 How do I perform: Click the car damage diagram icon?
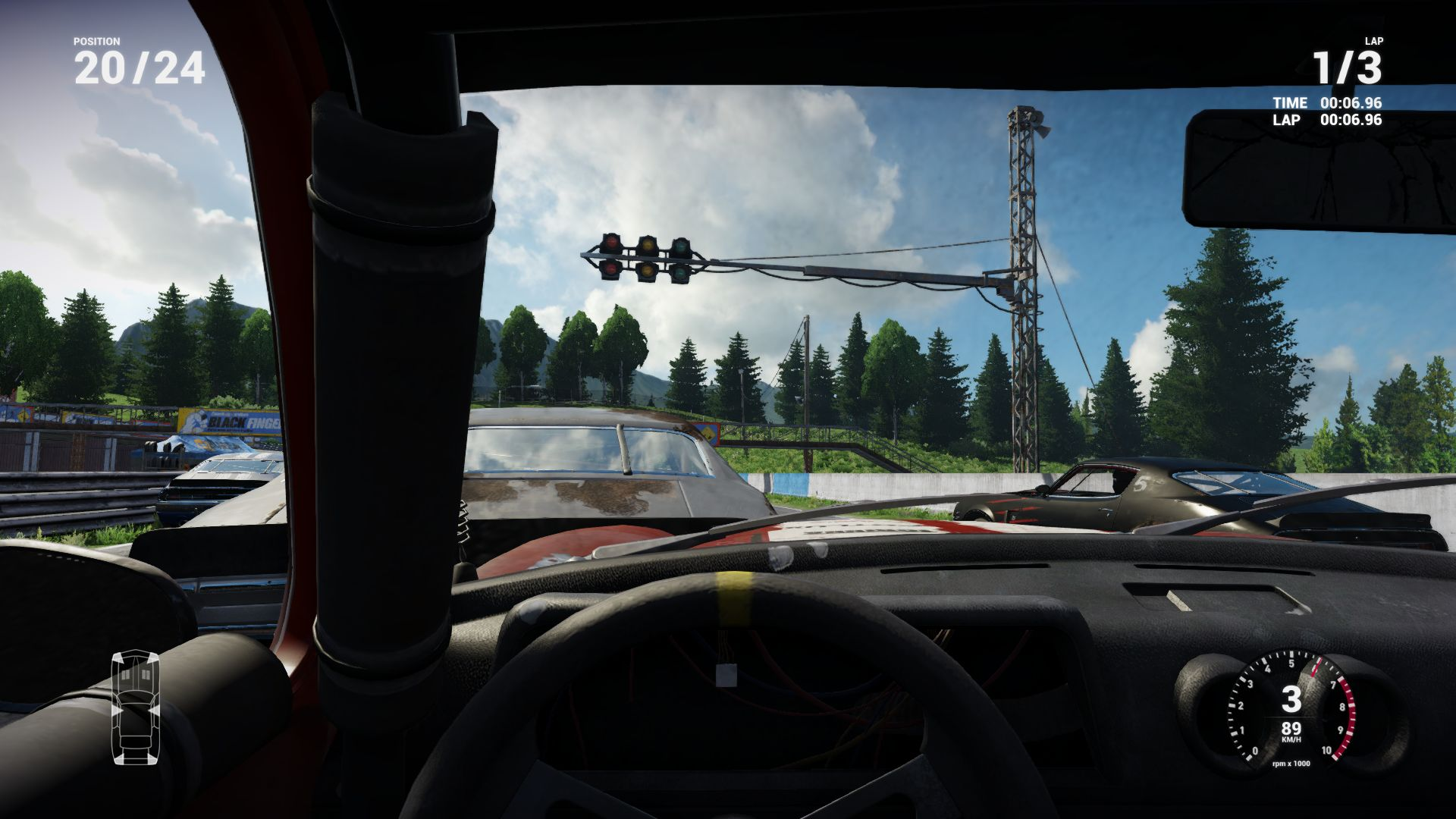136,707
